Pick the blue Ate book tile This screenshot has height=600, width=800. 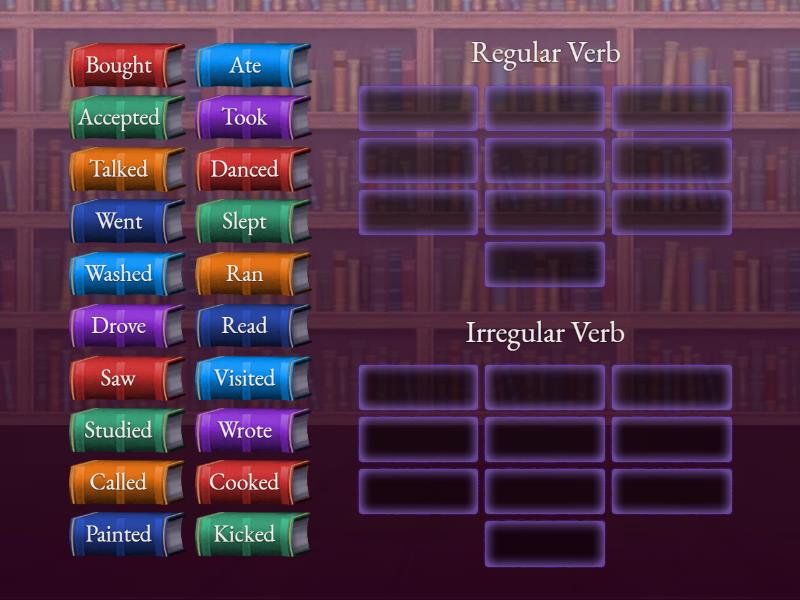point(245,66)
